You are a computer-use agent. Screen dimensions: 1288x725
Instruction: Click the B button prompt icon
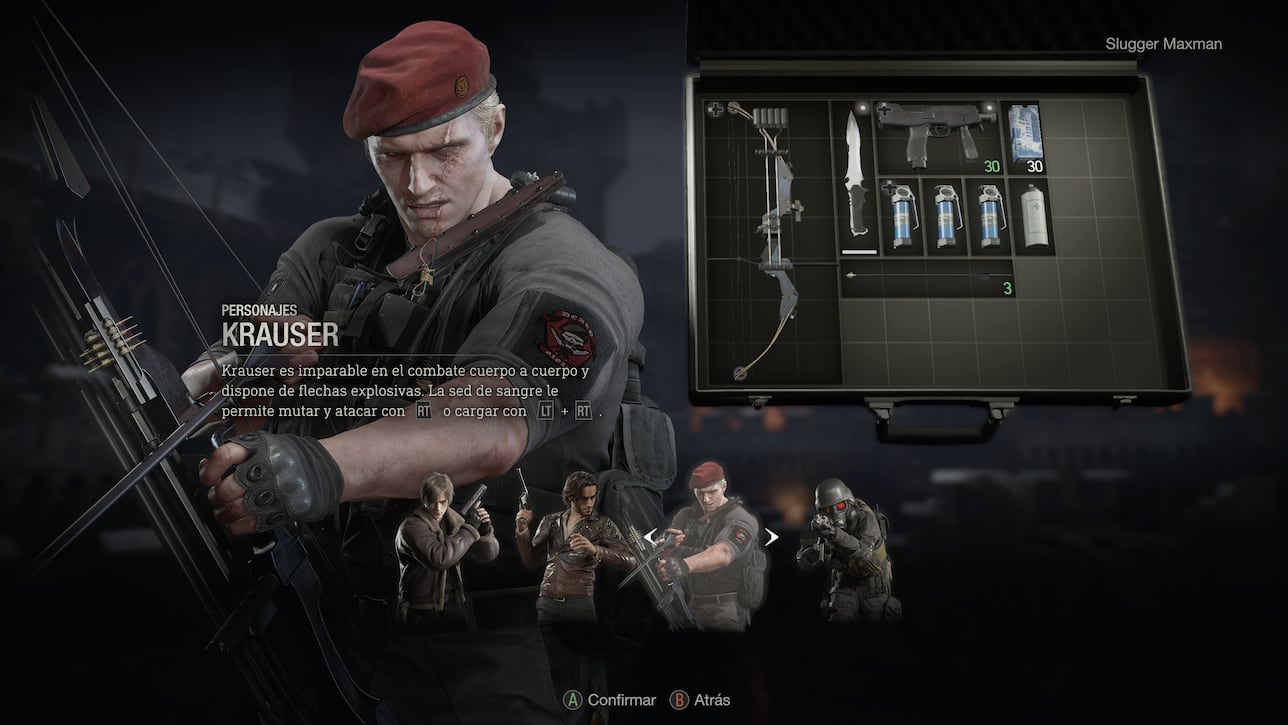click(677, 700)
